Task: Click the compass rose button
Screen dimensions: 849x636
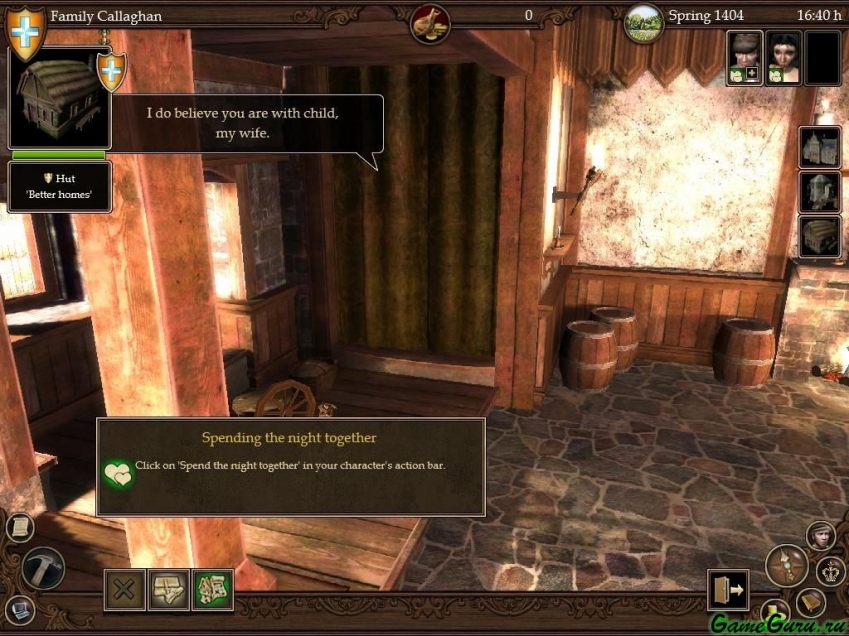Action: (787, 564)
